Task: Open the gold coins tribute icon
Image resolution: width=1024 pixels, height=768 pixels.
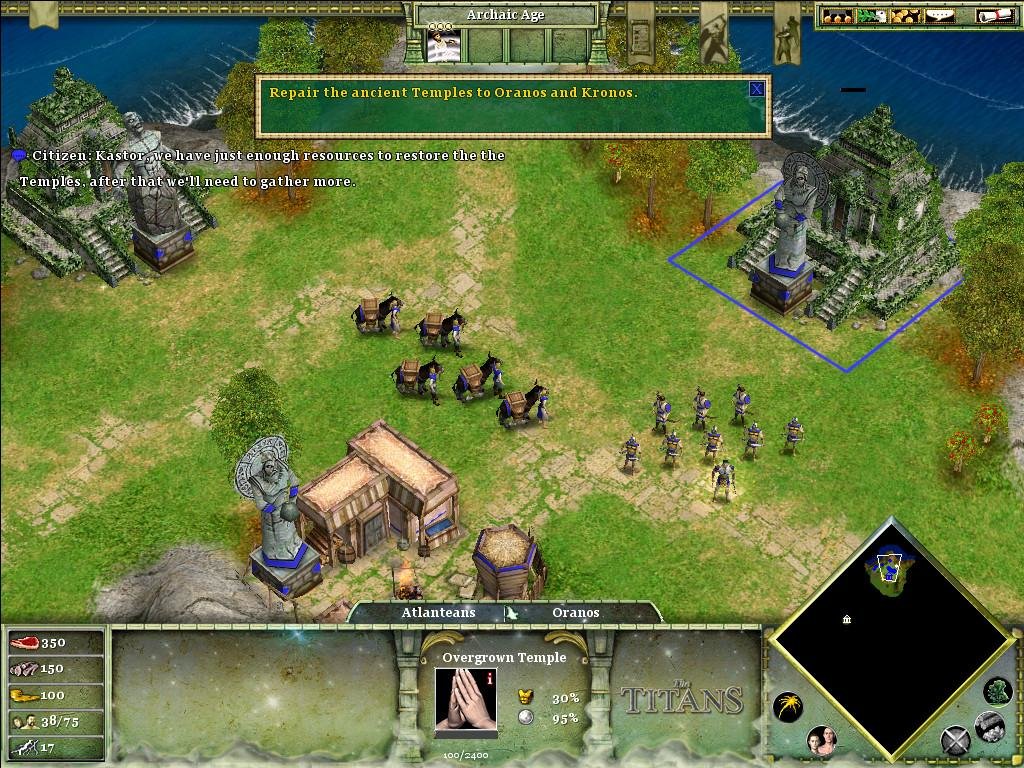Action: [x=906, y=15]
